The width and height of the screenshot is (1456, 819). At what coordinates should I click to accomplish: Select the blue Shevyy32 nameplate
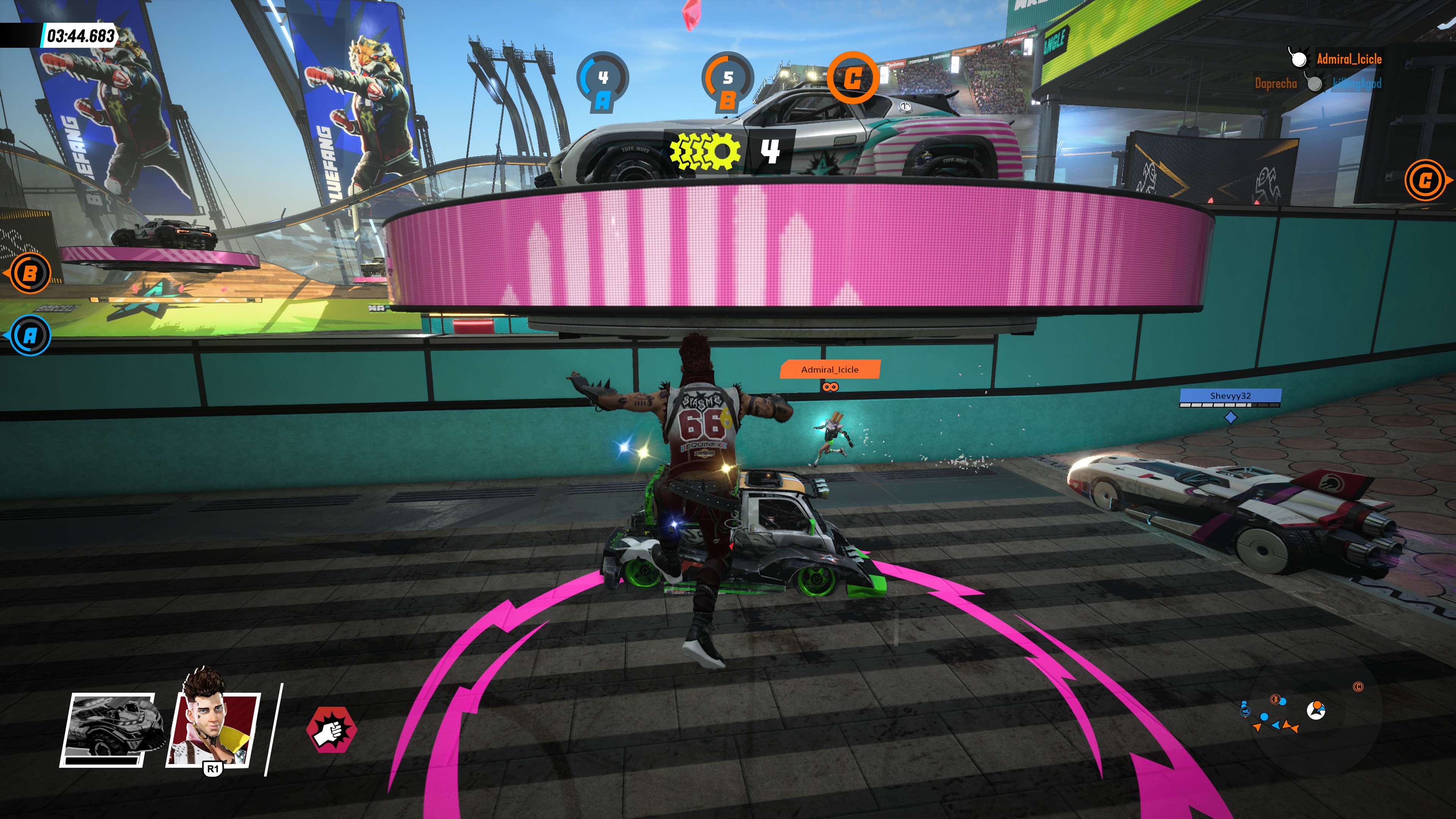[1230, 396]
